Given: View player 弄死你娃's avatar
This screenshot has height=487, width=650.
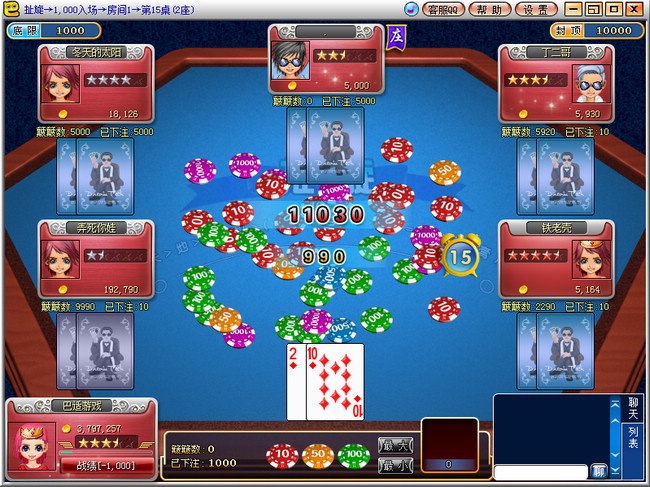Looking at the screenshot, I should pyautogui.click(x=58, y=259).
